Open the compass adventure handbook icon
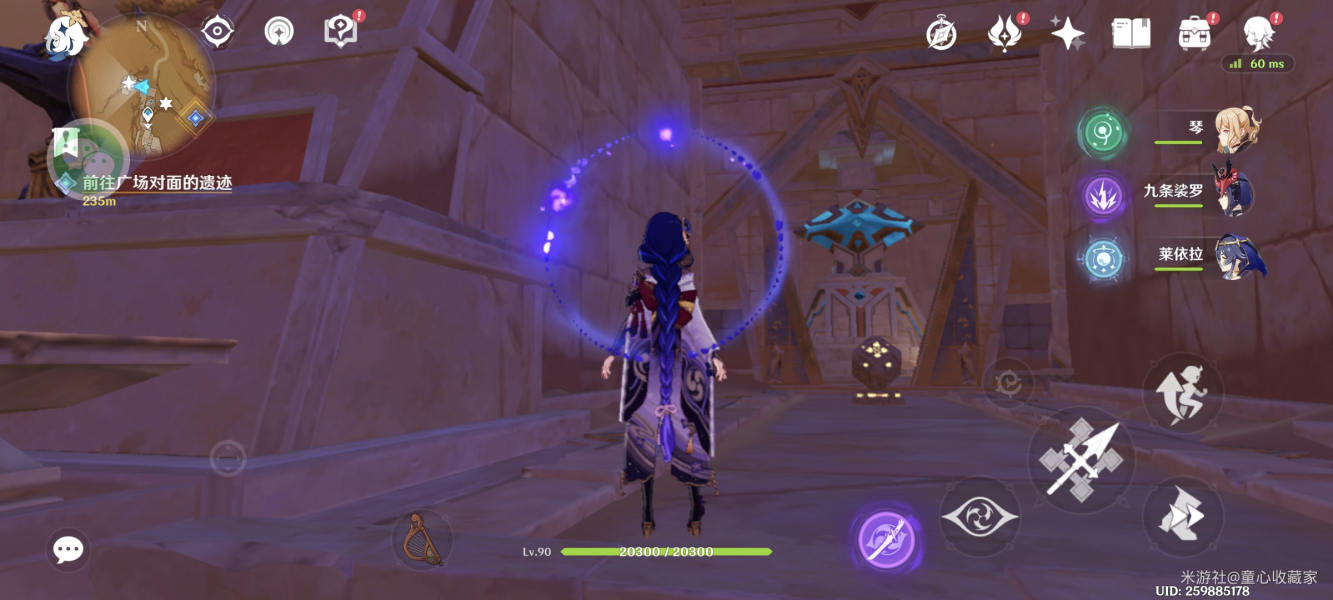 coord(941,34)
